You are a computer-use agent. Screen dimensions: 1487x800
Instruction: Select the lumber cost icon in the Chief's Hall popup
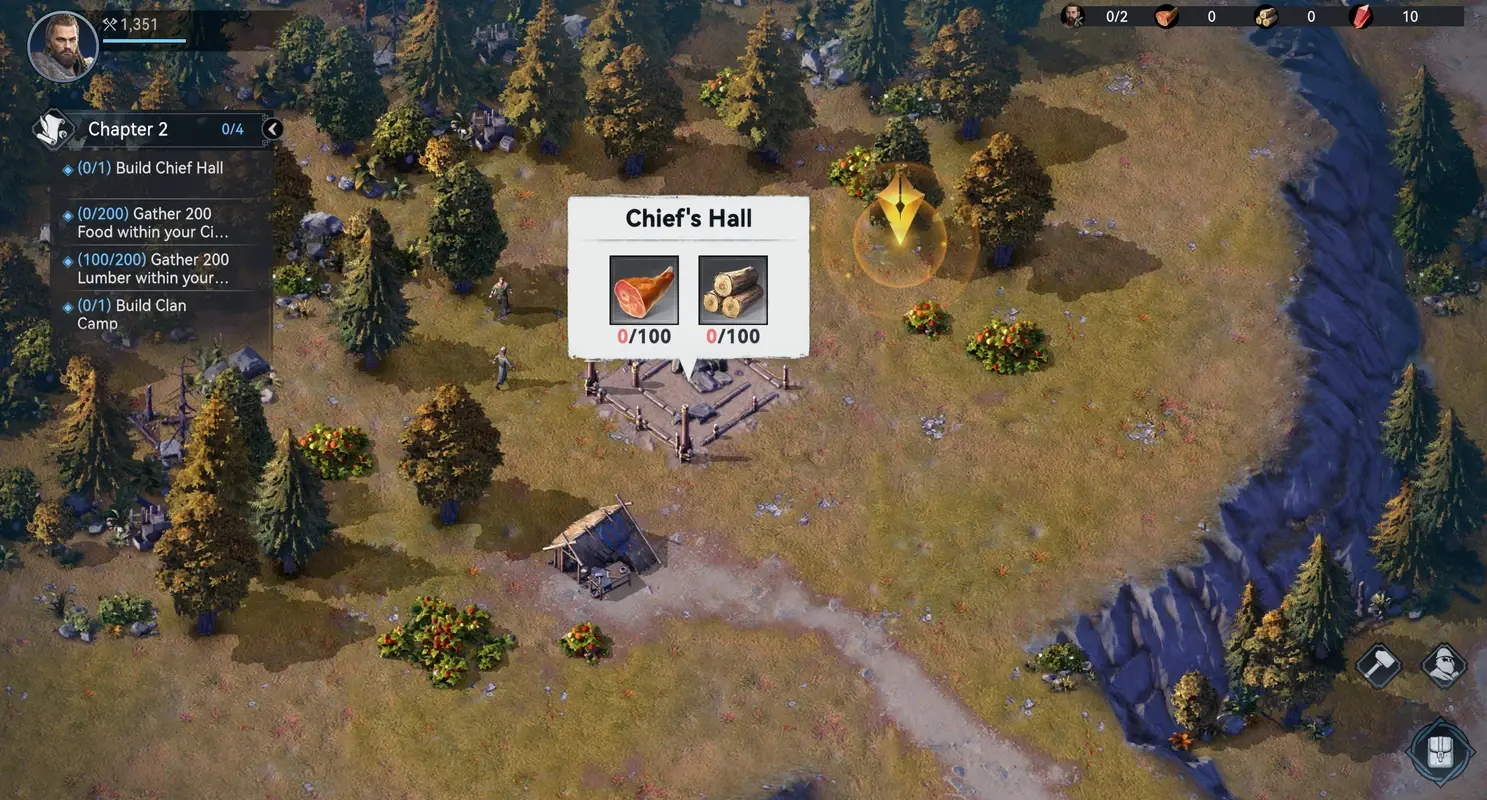pyautogui.click(x=733, y=292)
